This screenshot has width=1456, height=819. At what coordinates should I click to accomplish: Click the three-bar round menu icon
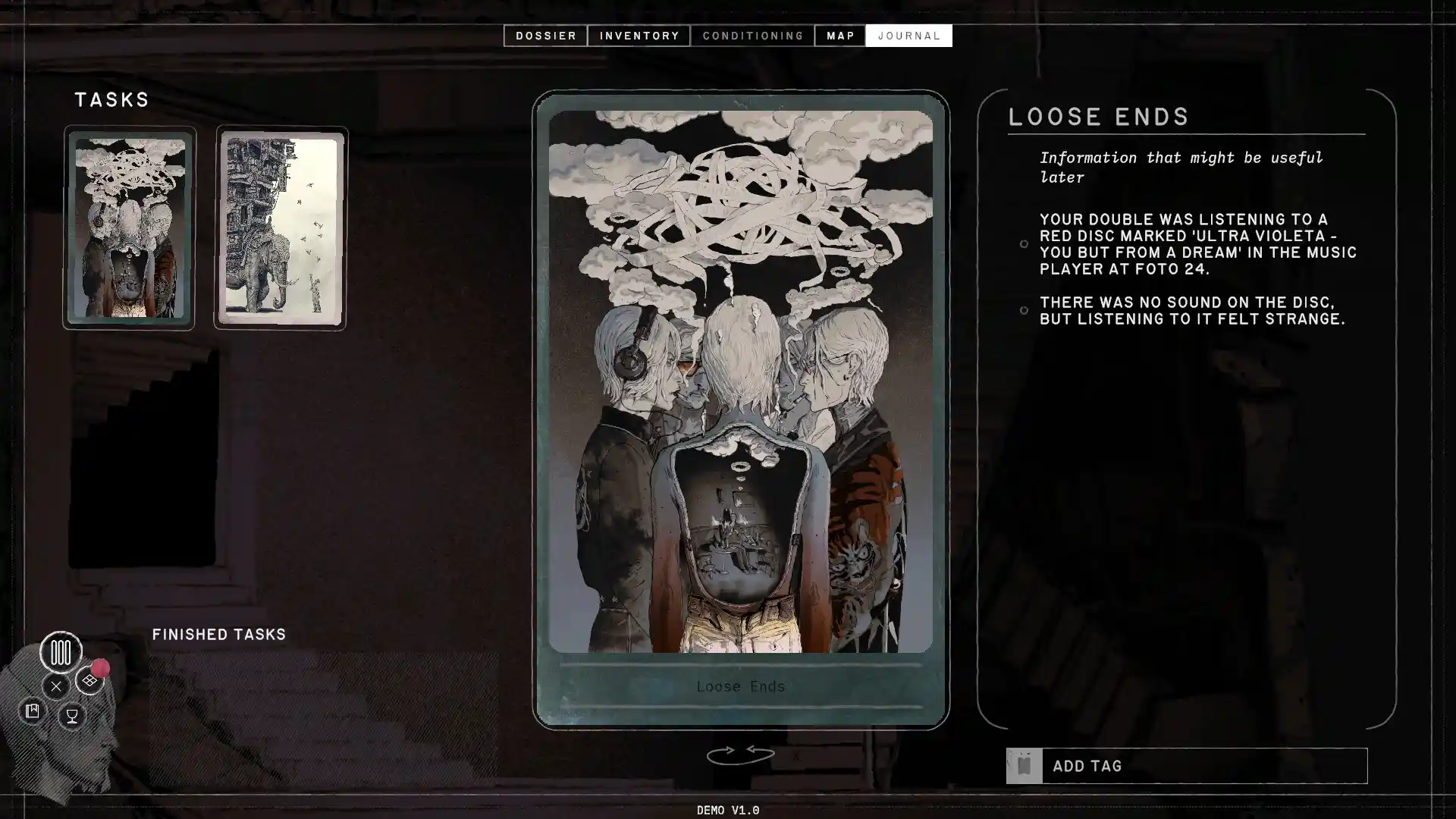click(x=61, y=652)
